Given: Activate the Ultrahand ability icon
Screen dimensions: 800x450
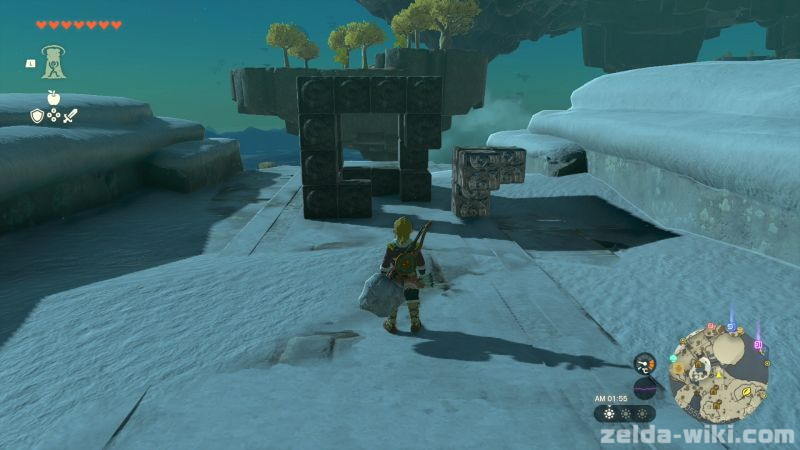Looking at the screenshot, I should coord(53,62).
